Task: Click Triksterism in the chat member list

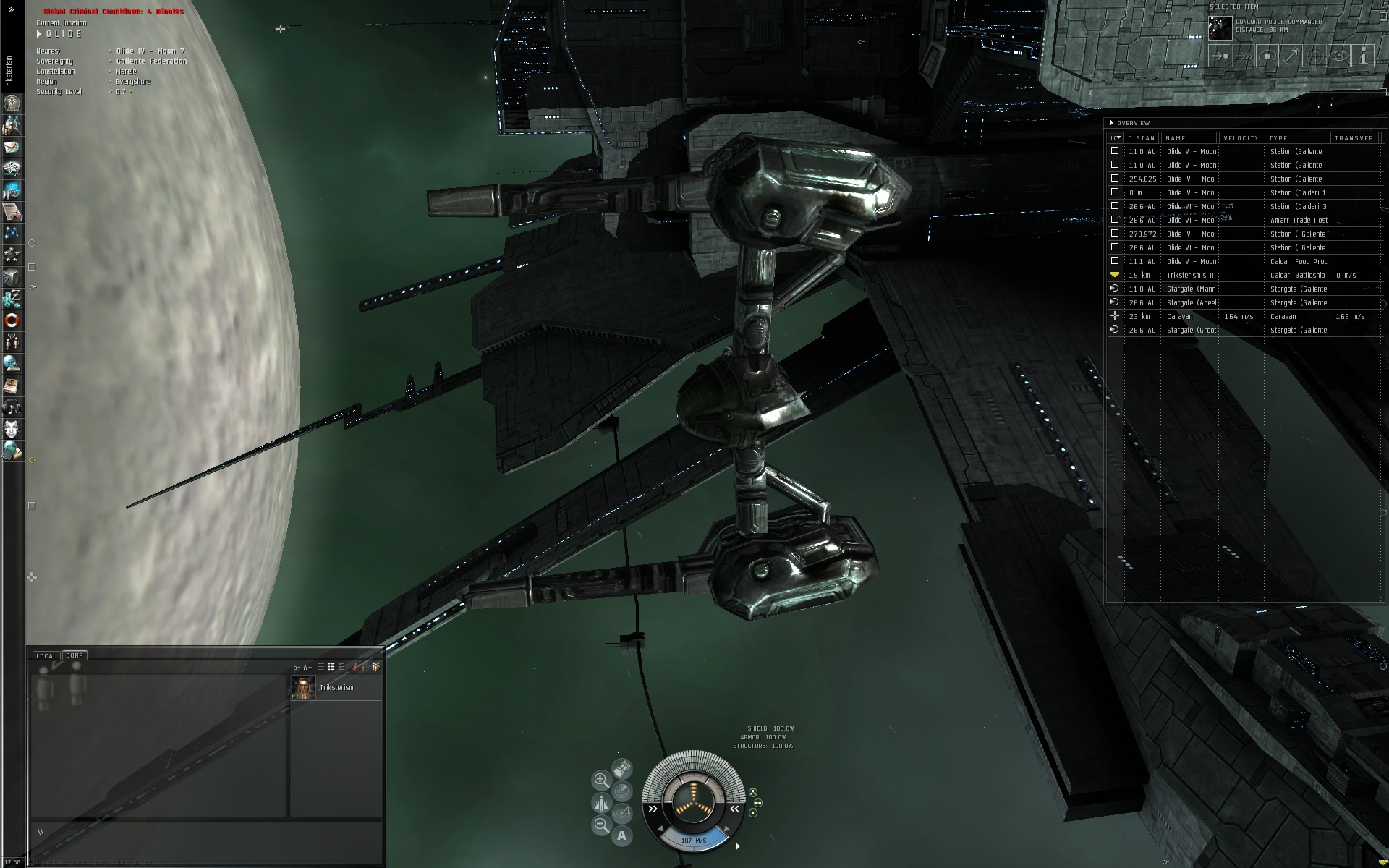Action: tap(336, 687)
